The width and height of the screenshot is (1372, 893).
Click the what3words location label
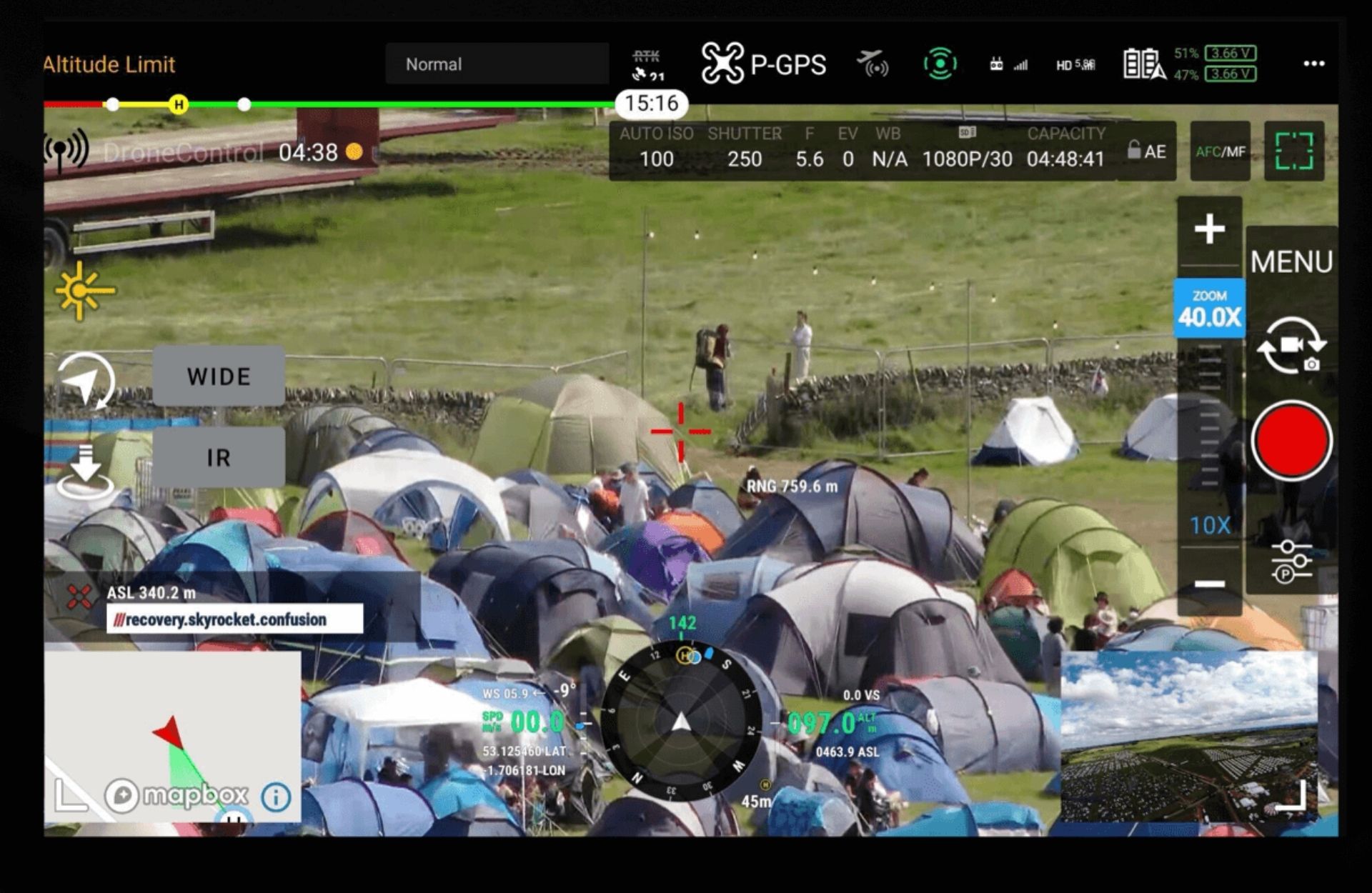234,619
